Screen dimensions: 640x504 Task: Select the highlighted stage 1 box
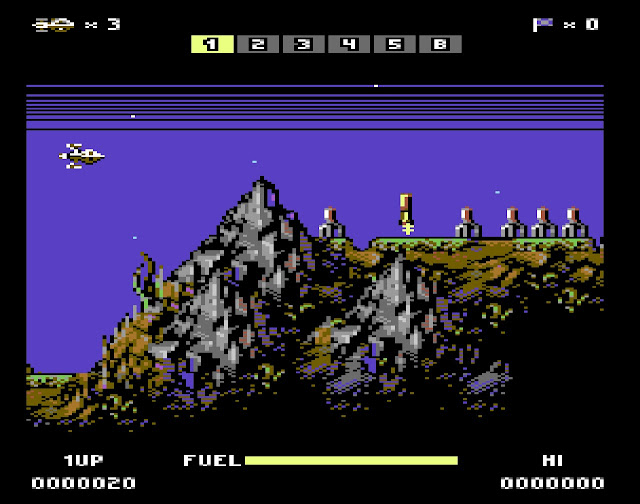click(x=212, y=44)
